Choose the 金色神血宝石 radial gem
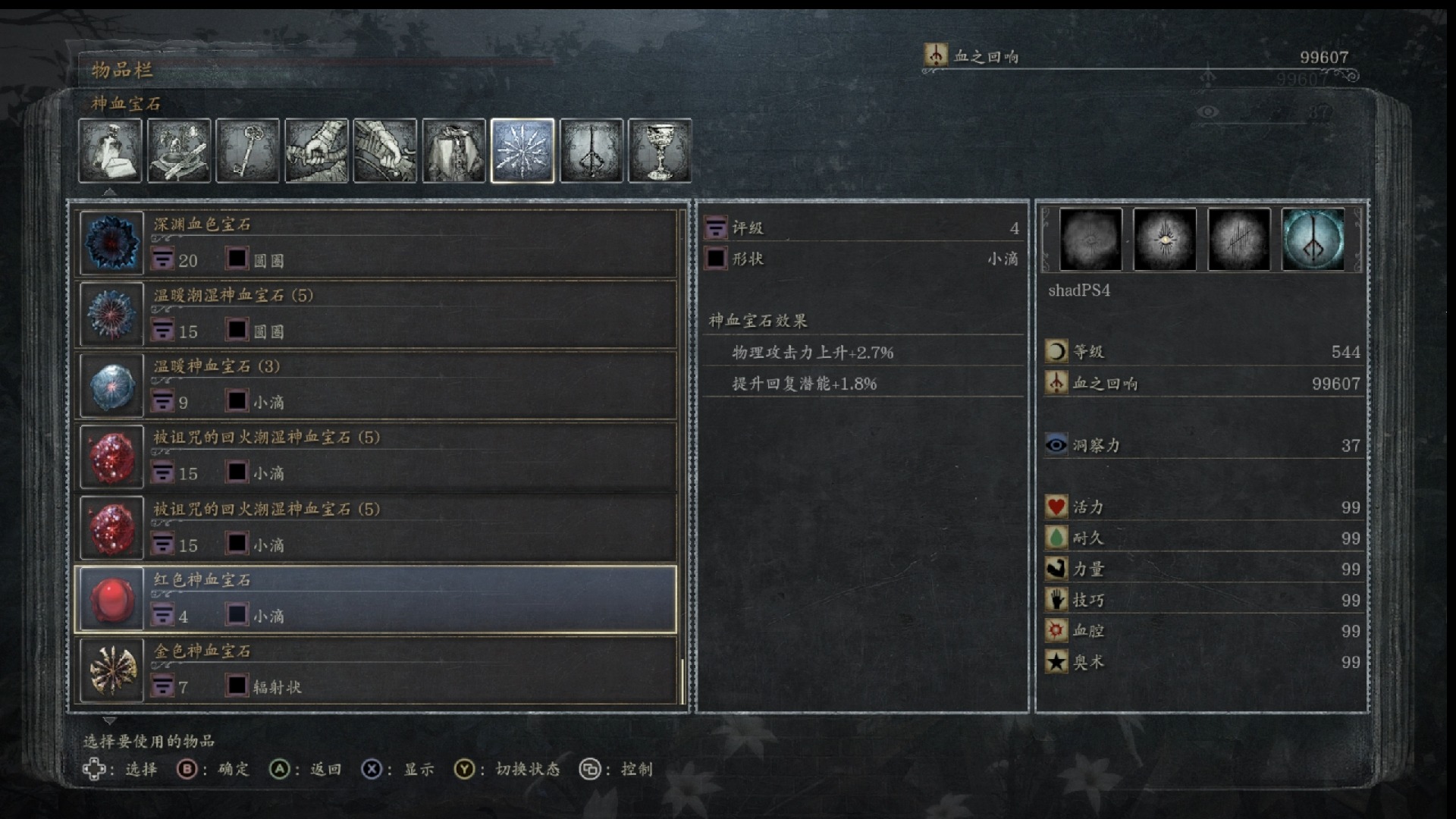 [x=377, y=670]
